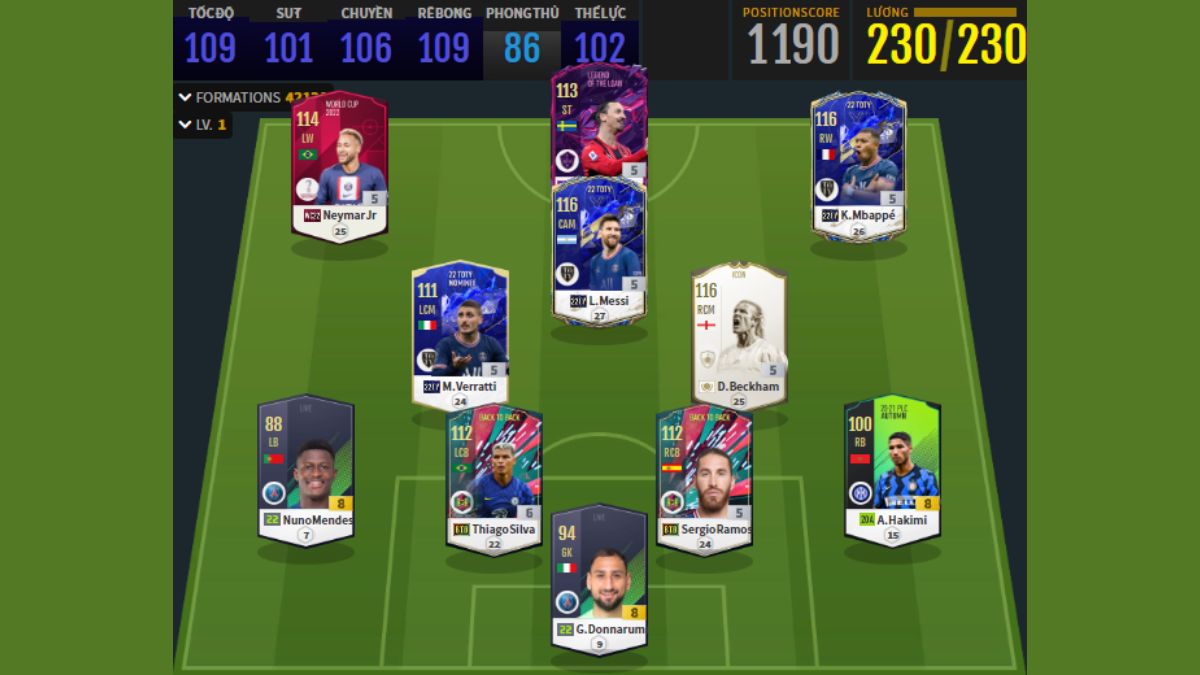Pick the L. Messi CAM card
1200x675 pixels.
click(599, 250)
